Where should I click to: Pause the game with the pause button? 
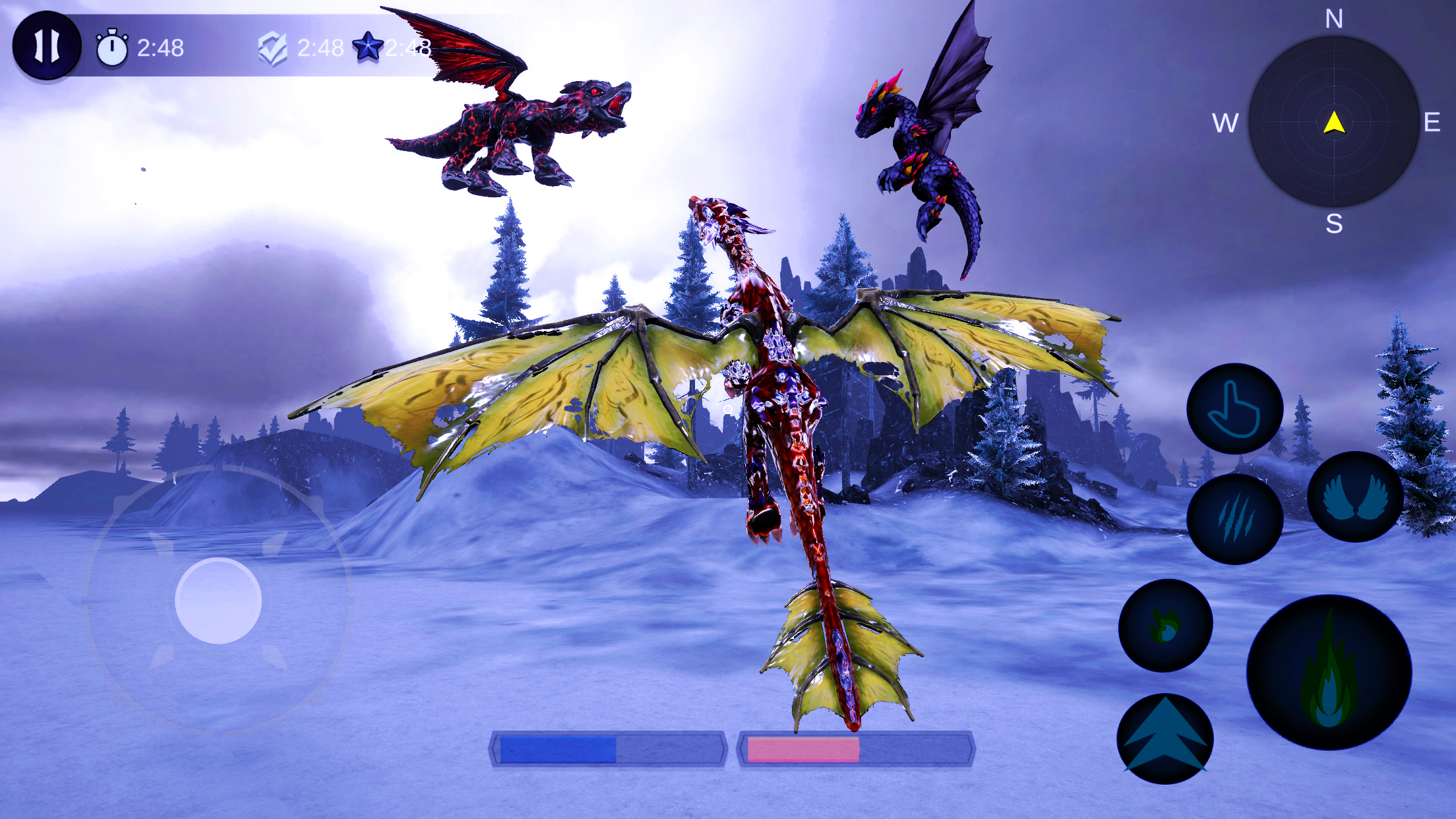(46, 46)
